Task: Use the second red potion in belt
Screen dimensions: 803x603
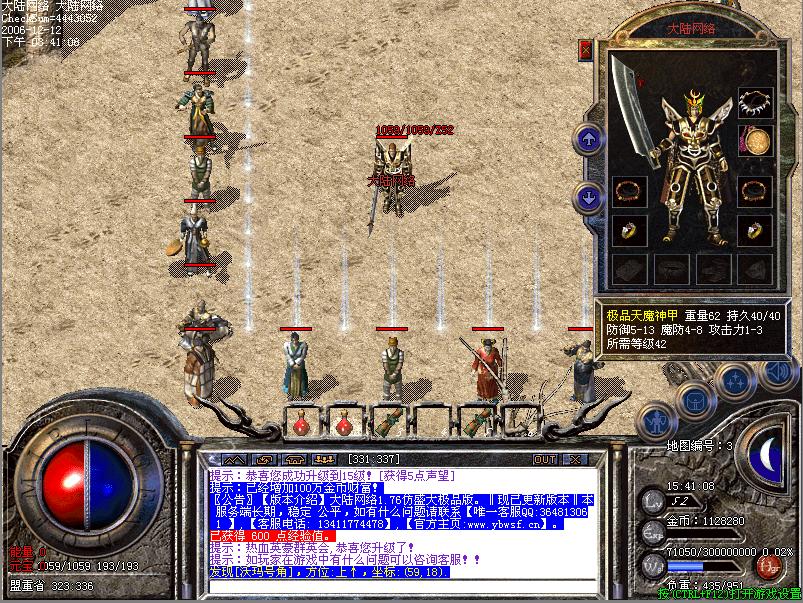Action: pyautogui.click(x=344, y=423)
